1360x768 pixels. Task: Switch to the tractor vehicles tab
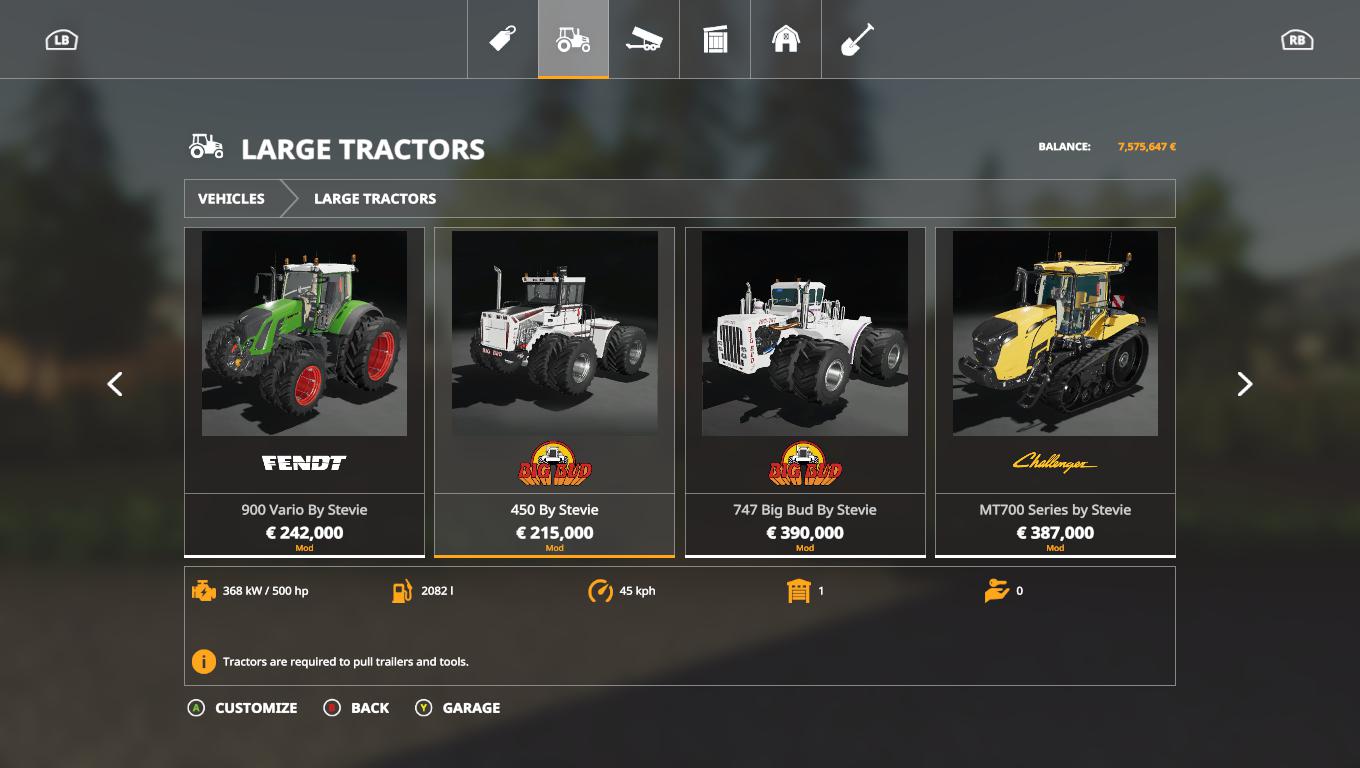(x=573, y=39)
